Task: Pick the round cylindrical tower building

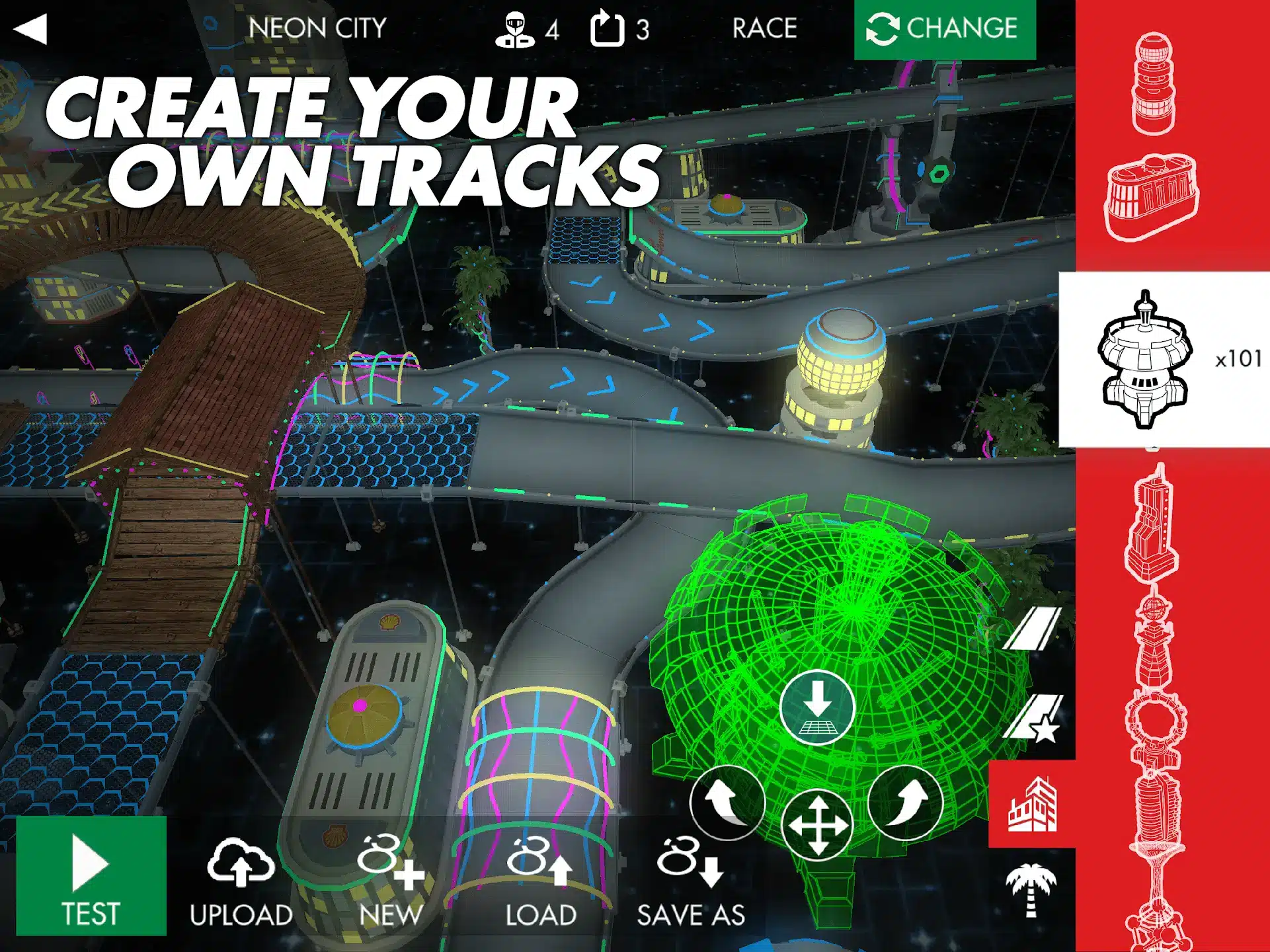Action: [1154, 84]
